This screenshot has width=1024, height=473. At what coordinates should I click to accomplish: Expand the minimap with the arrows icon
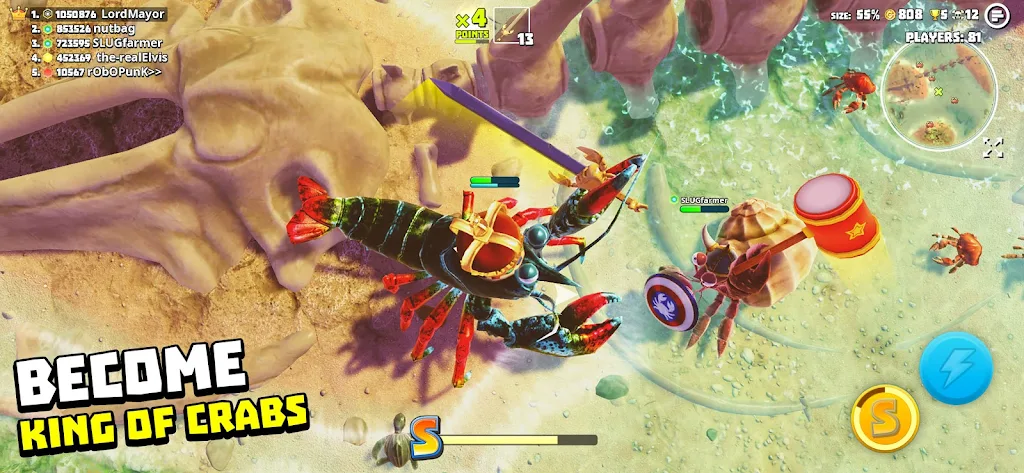click(992, 148)
